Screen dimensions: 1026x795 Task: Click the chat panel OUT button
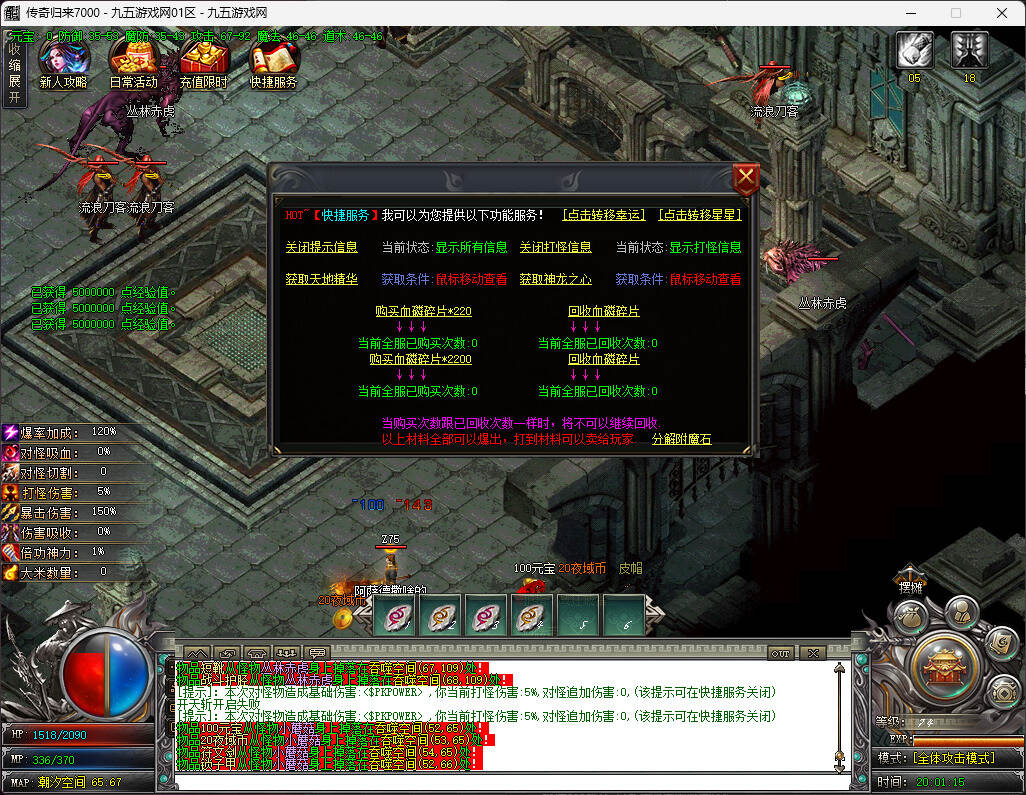(x=781, y=653)
